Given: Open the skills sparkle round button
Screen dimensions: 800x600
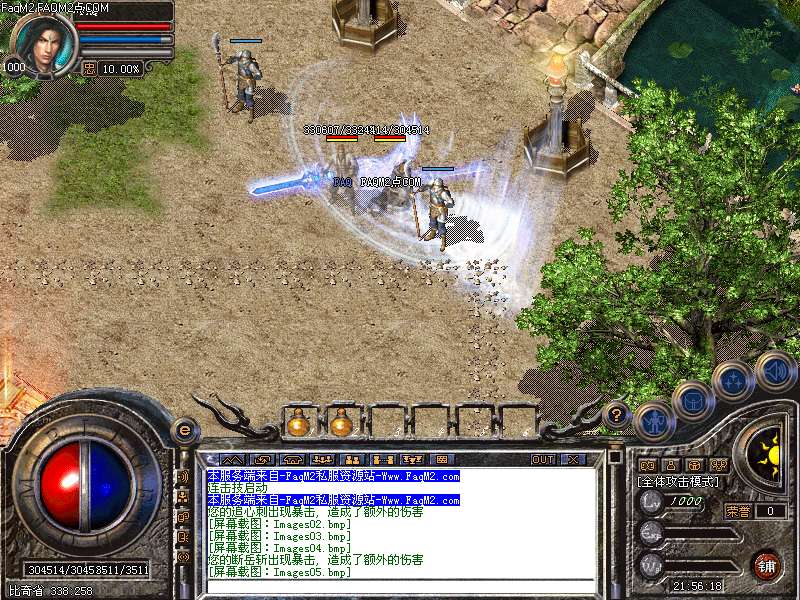Looking at the screenshot, I should point(734,381).
